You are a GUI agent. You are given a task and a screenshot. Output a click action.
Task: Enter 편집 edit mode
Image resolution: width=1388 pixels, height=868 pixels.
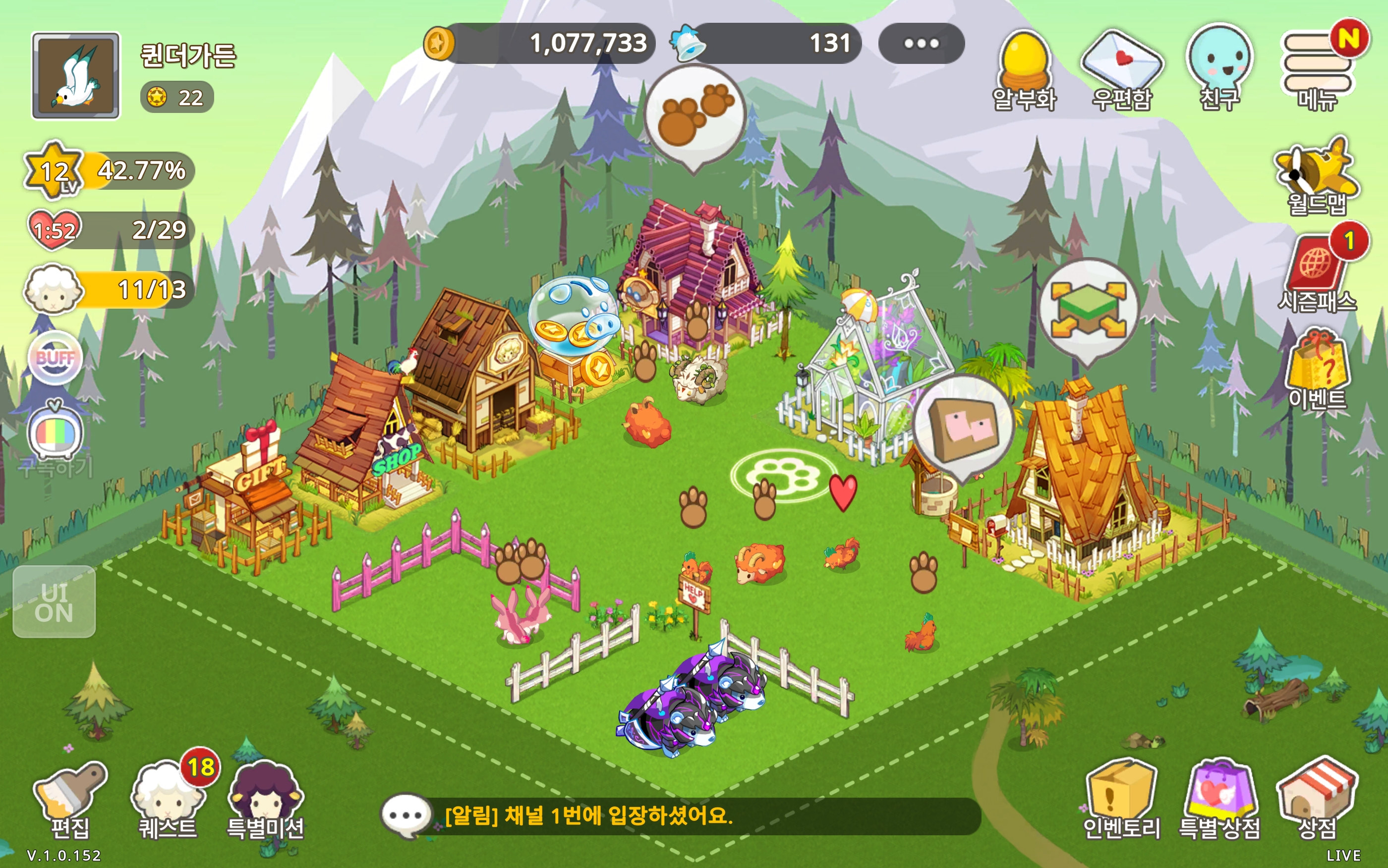click(70, 799)
